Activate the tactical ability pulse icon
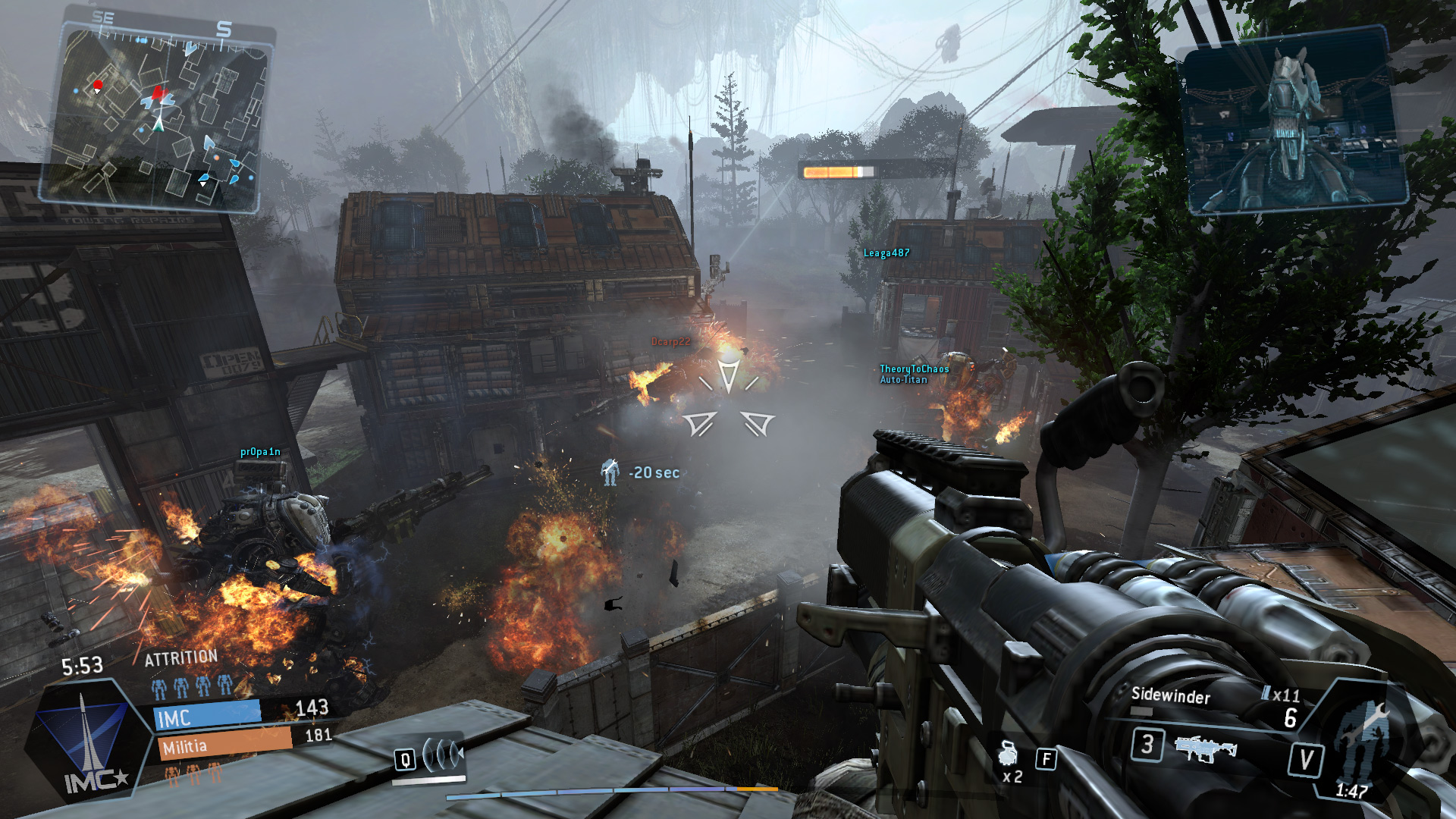Viewport: 1456px width, 819px height. (442, 755)
